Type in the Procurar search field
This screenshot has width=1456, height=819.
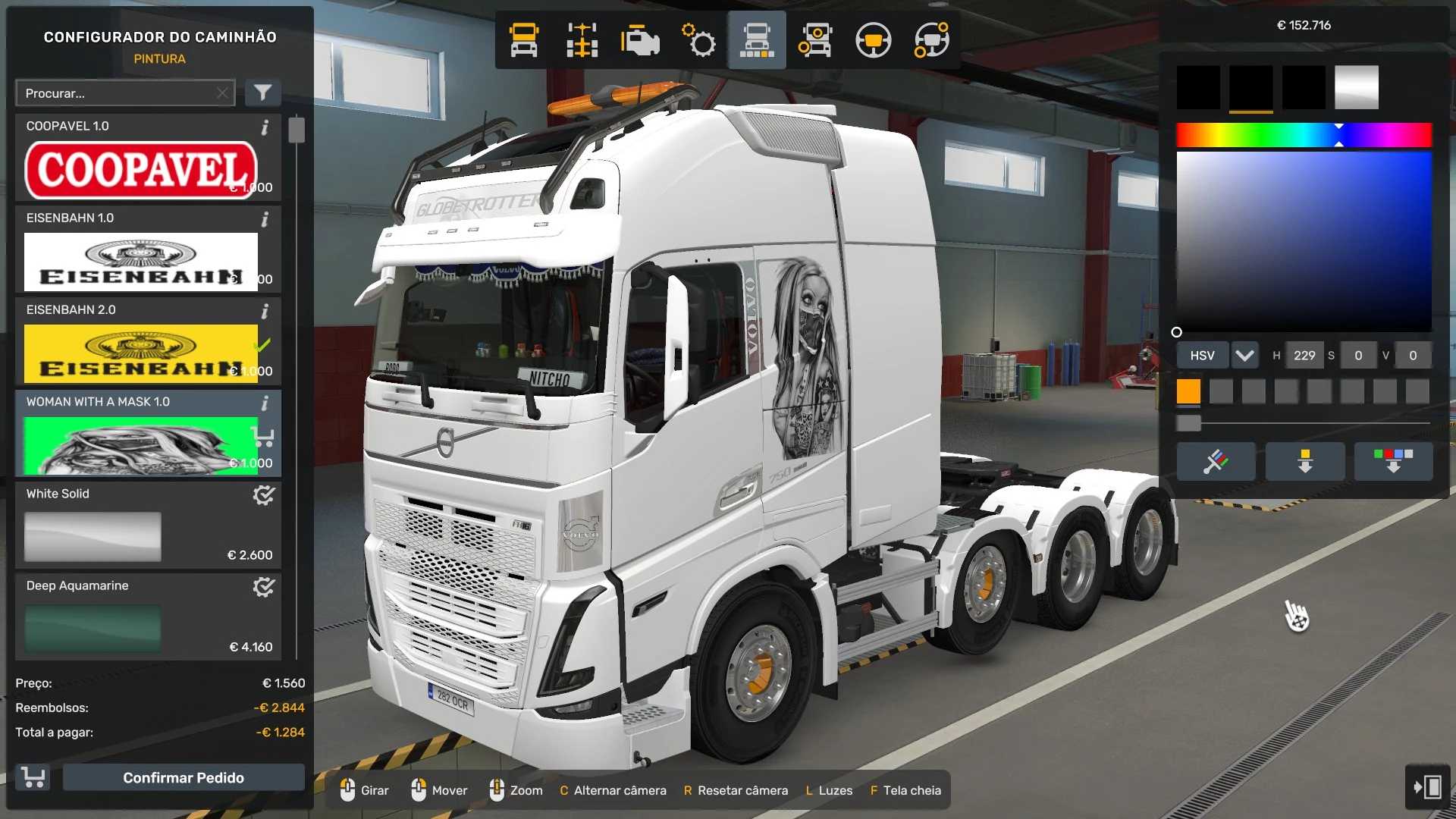[118, 93]
